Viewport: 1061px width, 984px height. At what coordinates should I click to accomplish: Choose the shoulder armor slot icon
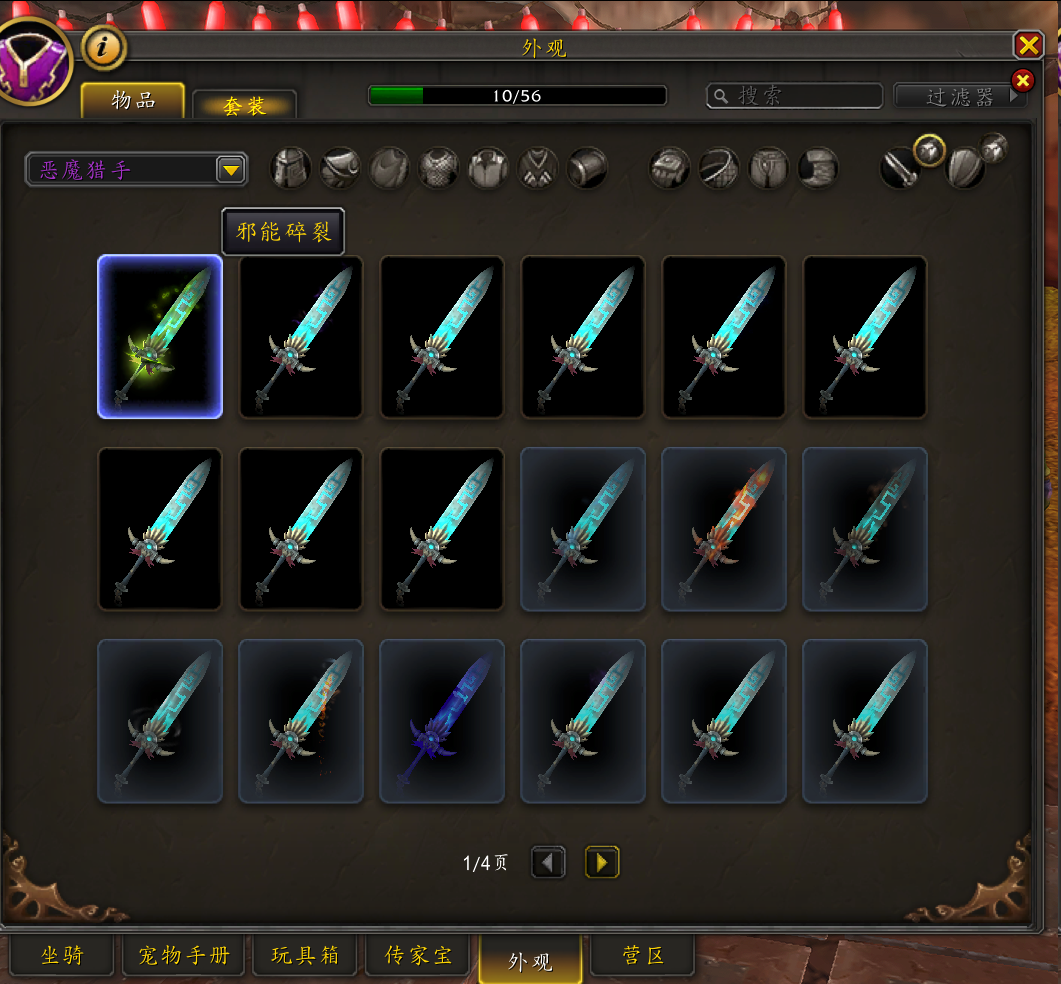pyautogui.click(x=340, y=168)
